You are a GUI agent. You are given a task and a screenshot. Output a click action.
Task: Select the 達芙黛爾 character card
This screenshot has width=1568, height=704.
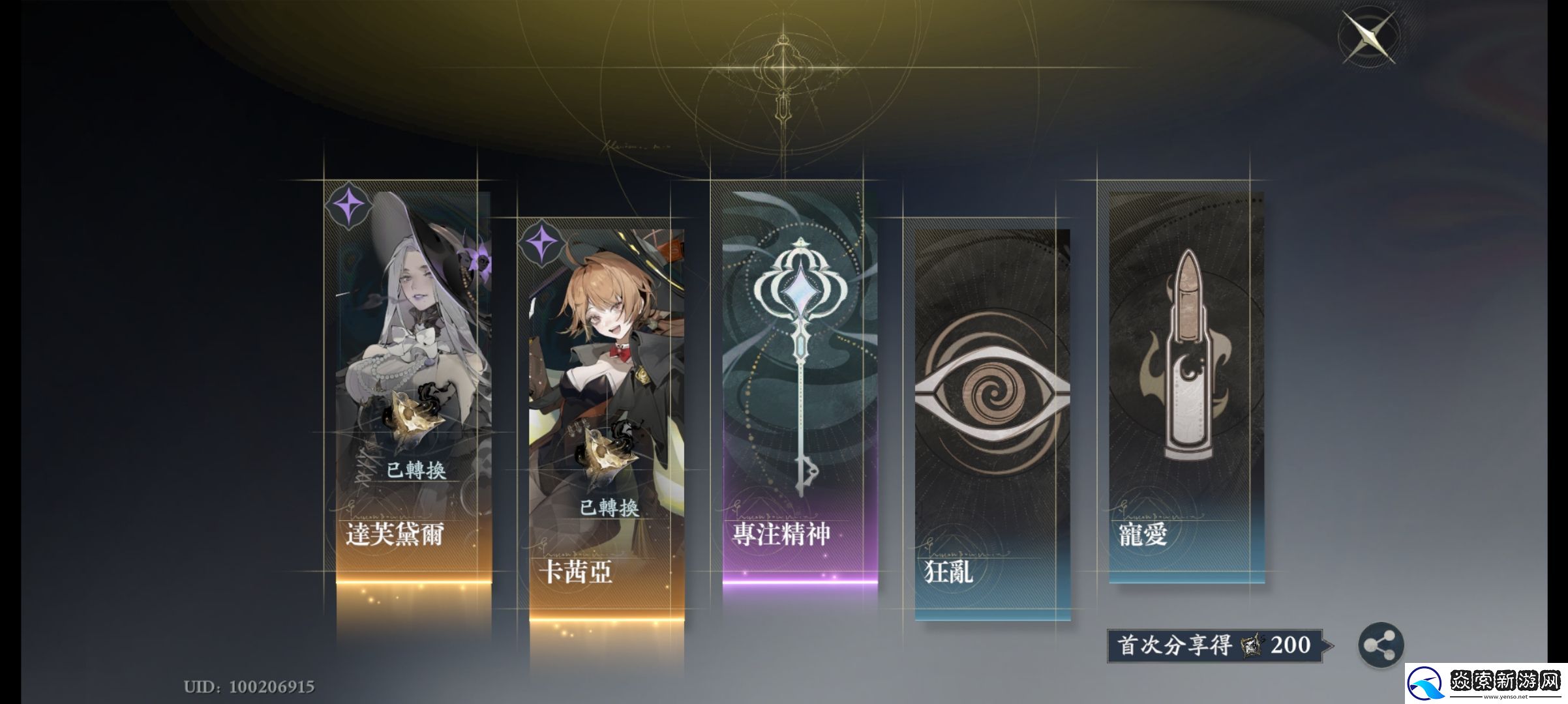point(414,385)
